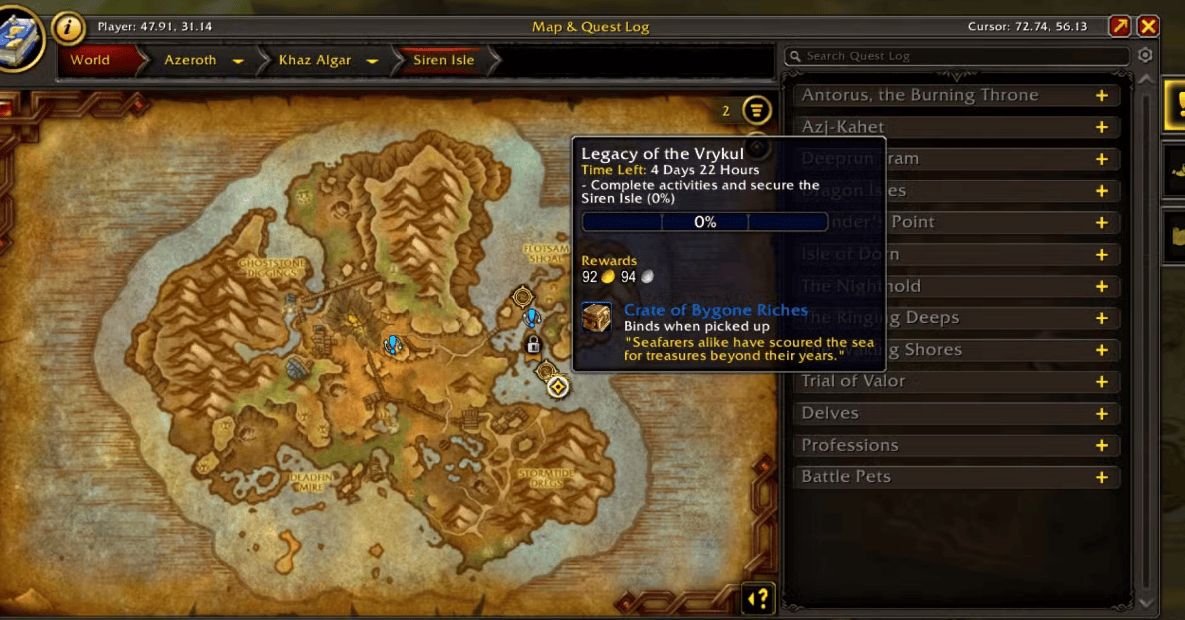Click the orange arrow maximize map button
Screen dimensions: 1185x620
(1119, 27)
